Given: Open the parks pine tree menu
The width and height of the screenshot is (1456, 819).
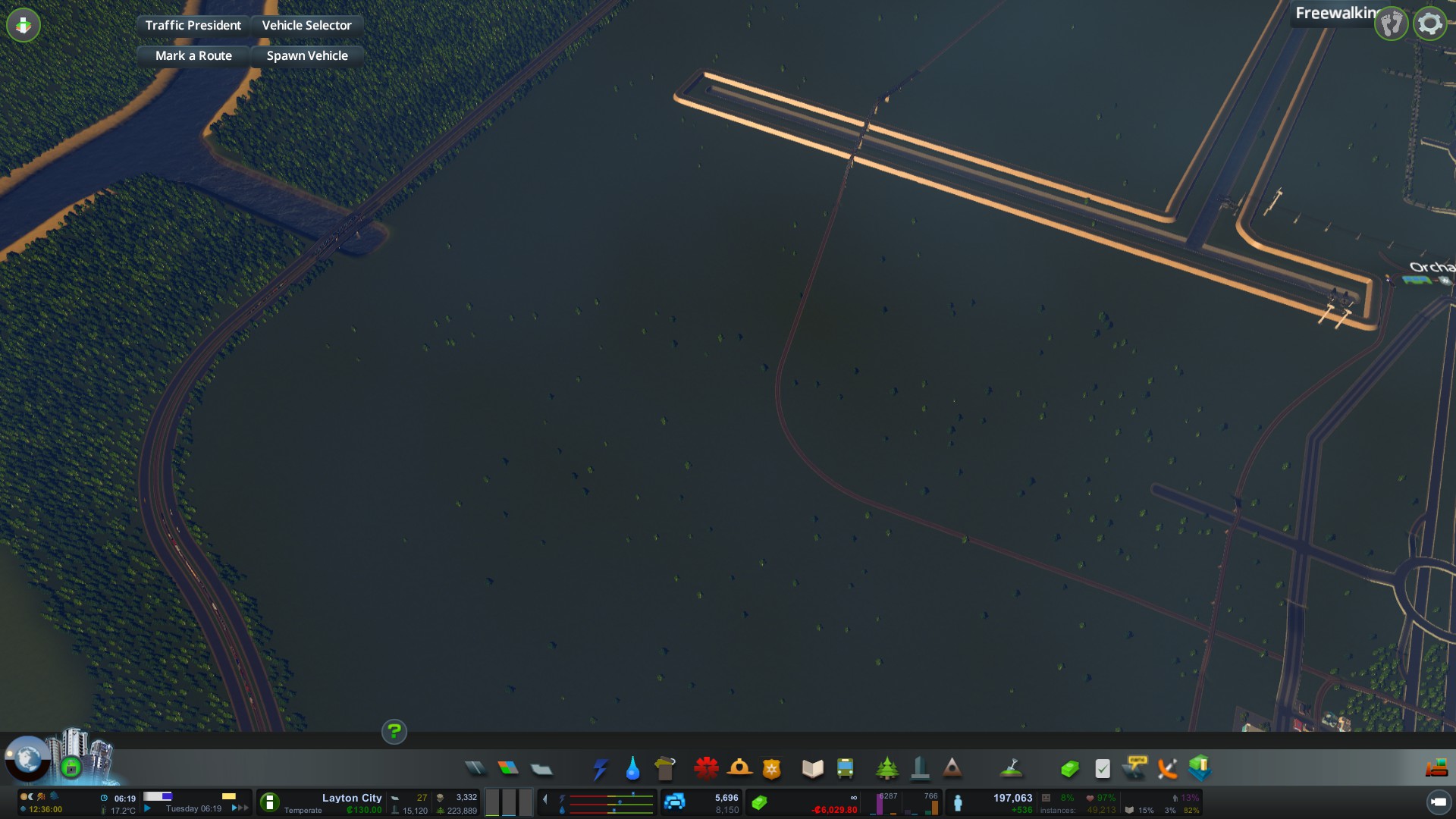Looking at the screenshot, I should (886, 769).
